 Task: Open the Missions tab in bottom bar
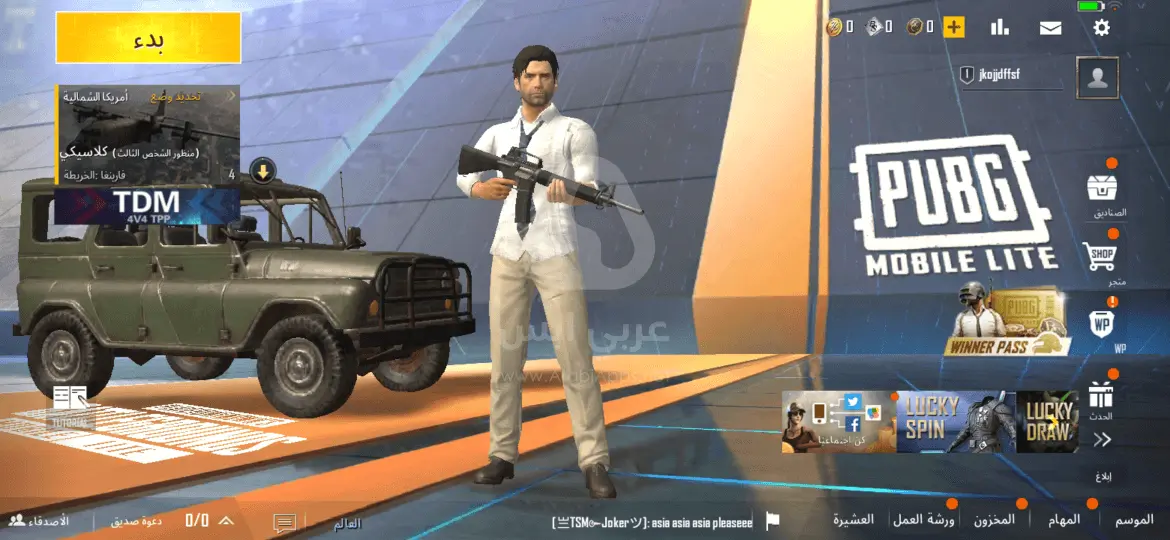point(1065,520)
